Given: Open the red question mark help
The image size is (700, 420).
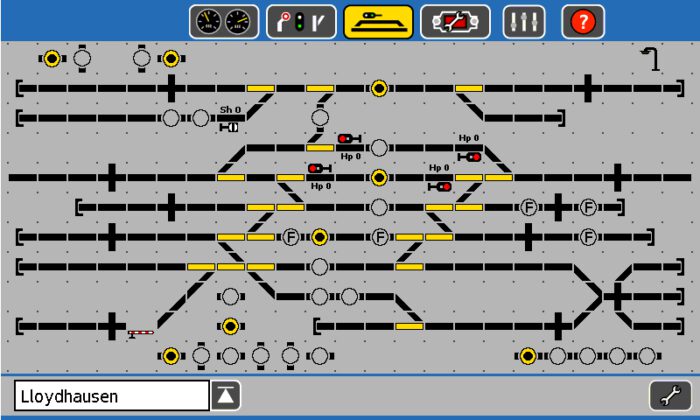Looking at the screenshot, I should click(583, 21).
